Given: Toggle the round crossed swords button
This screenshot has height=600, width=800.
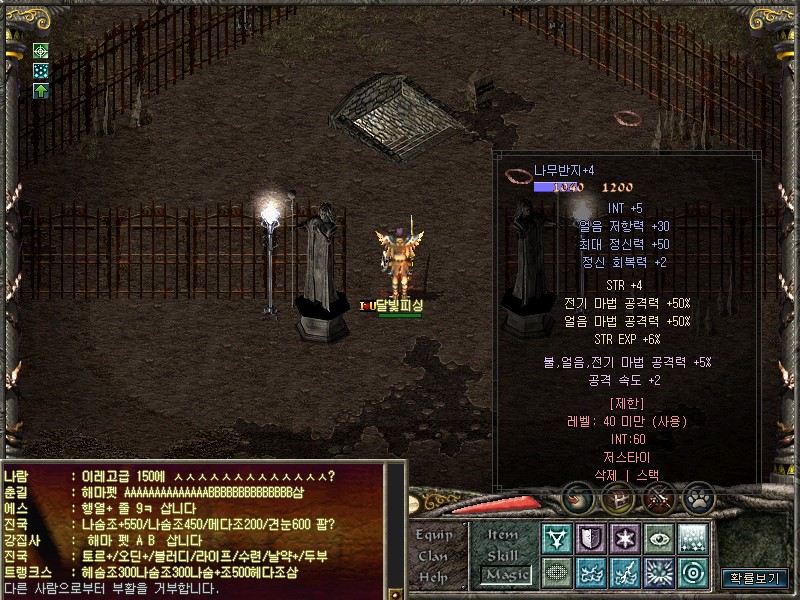Looking at the screenshot, I should point(657,497).
